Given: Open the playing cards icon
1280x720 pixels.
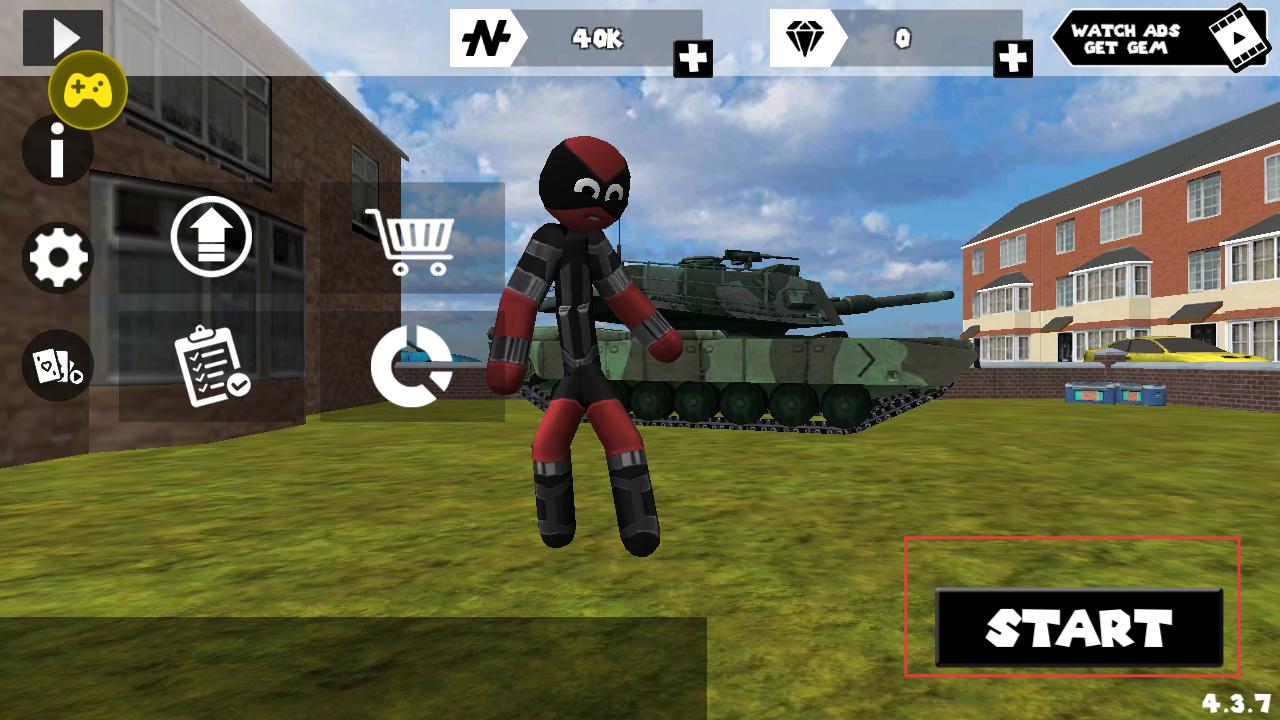Looking at the screenshot, I should click(x=58, y=366).
